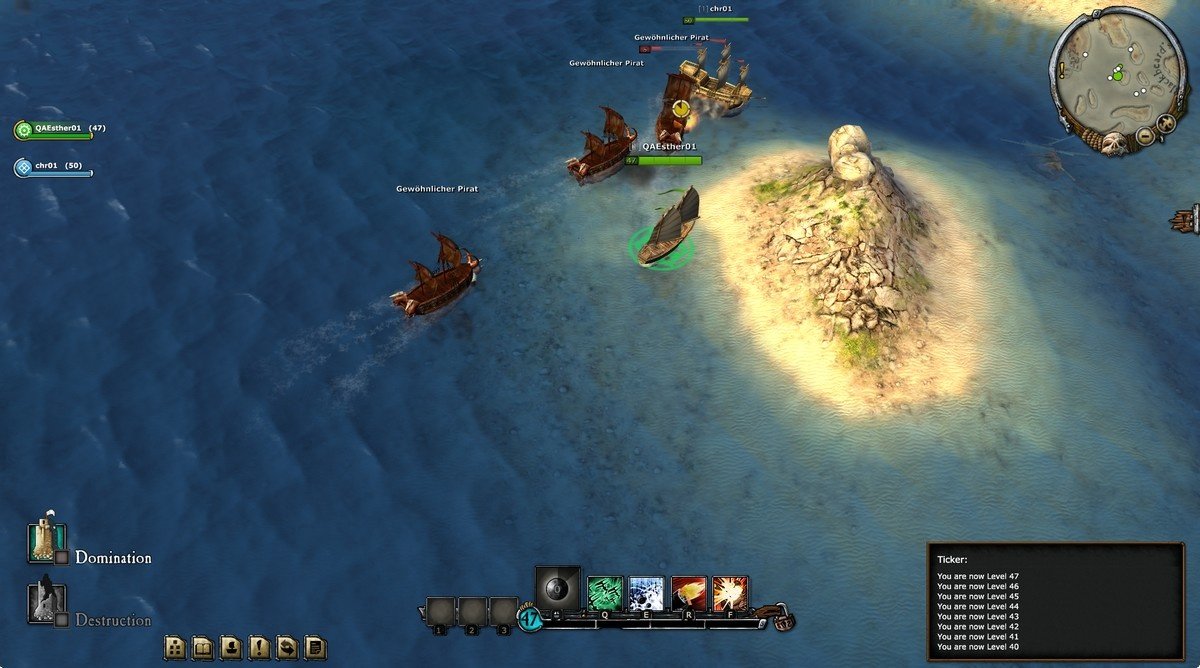Trigger the explosion ability on F
The height and width of the screenshot is (668, 1200).
(730, 593)
